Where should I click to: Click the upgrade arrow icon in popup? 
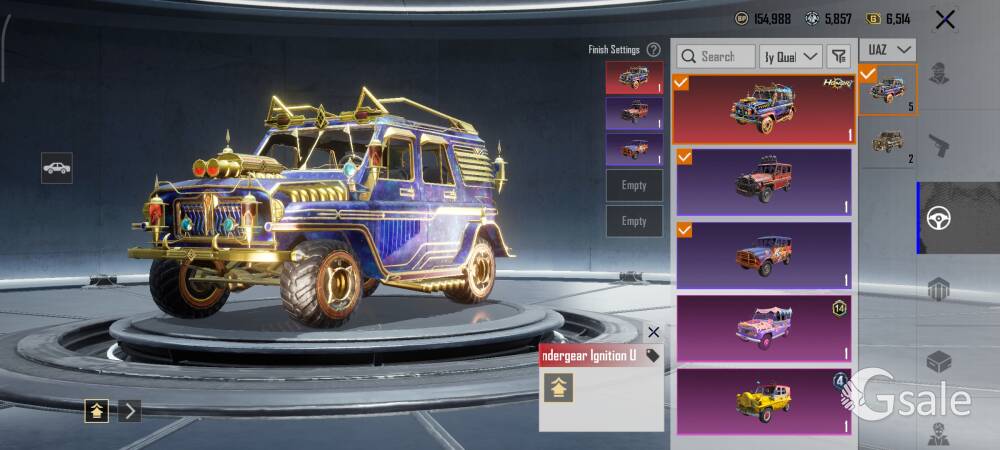(558, 388)
